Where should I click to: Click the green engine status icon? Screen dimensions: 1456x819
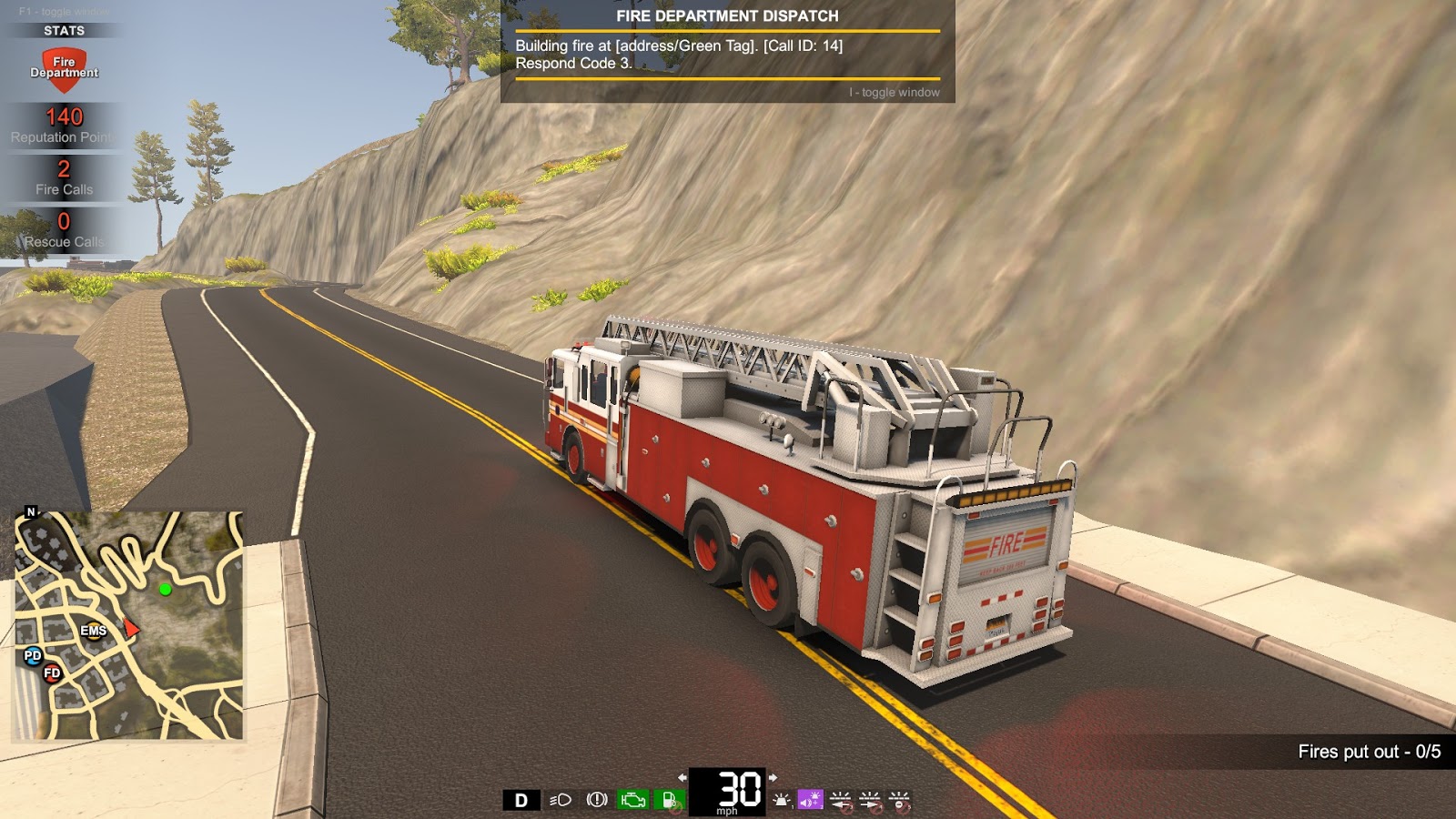(633, 798)
